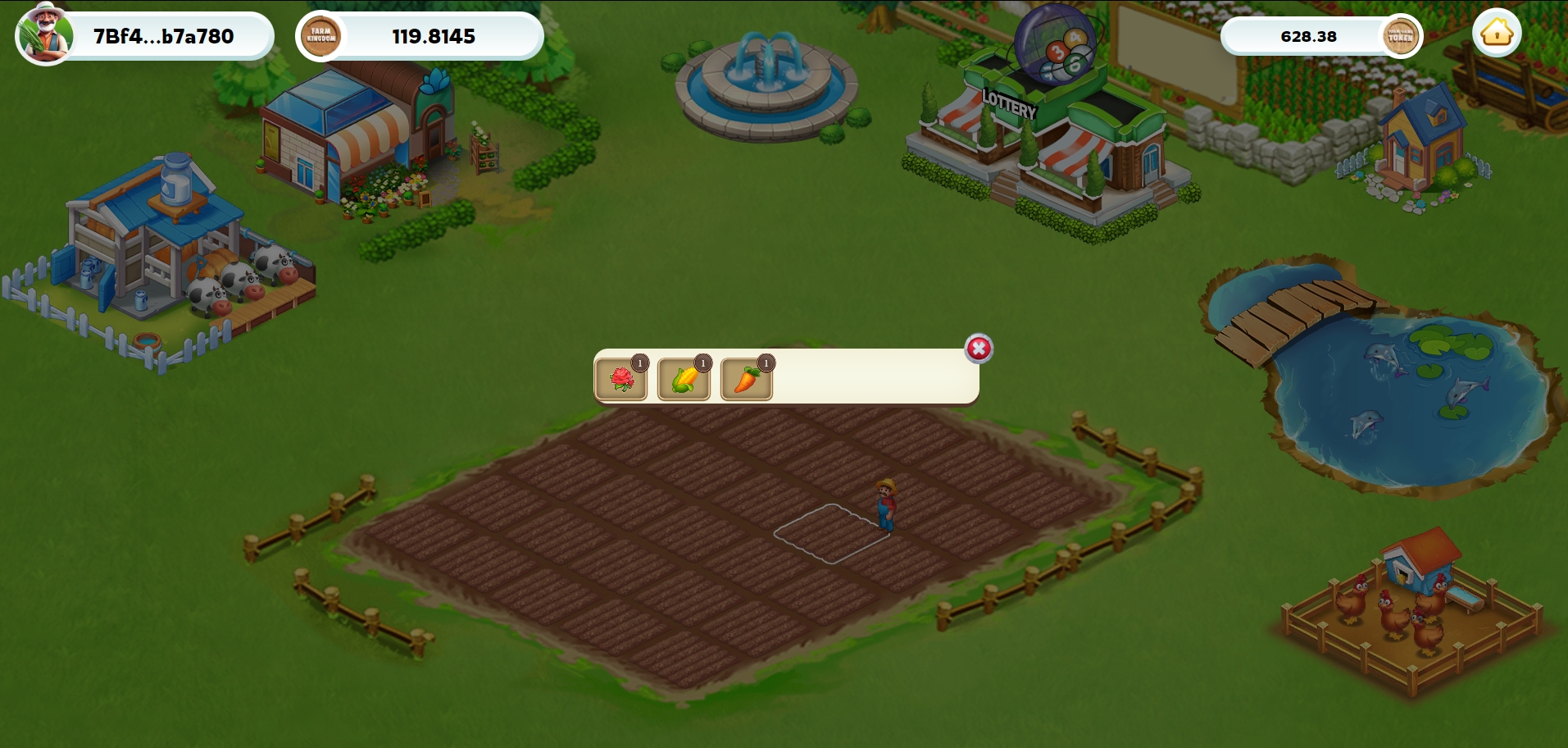Pick the carrot seed slot
This screenshot has height=748, width=1568.
point(746,380)
